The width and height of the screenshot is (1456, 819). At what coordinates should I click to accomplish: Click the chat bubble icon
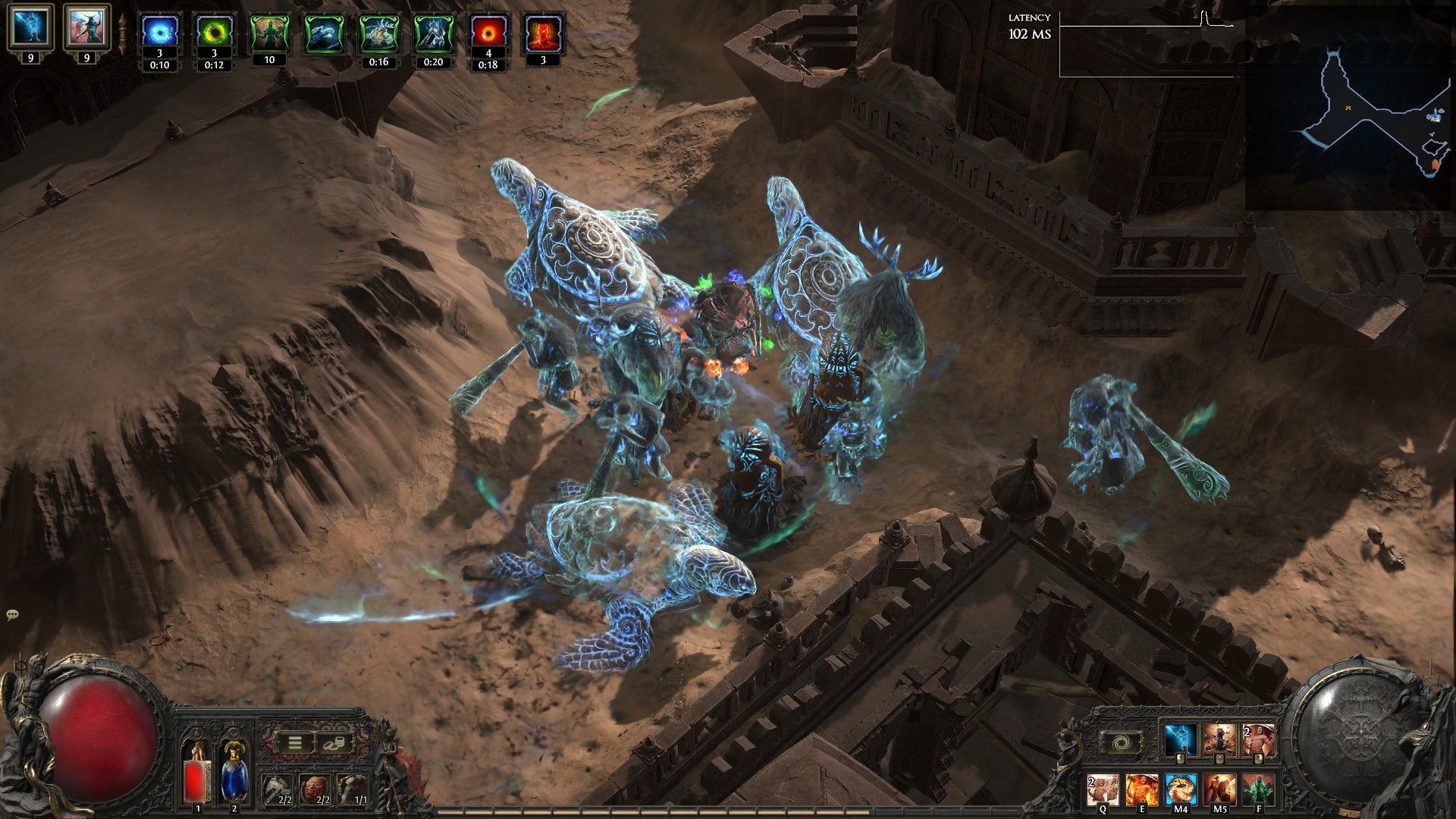(13, 614)
